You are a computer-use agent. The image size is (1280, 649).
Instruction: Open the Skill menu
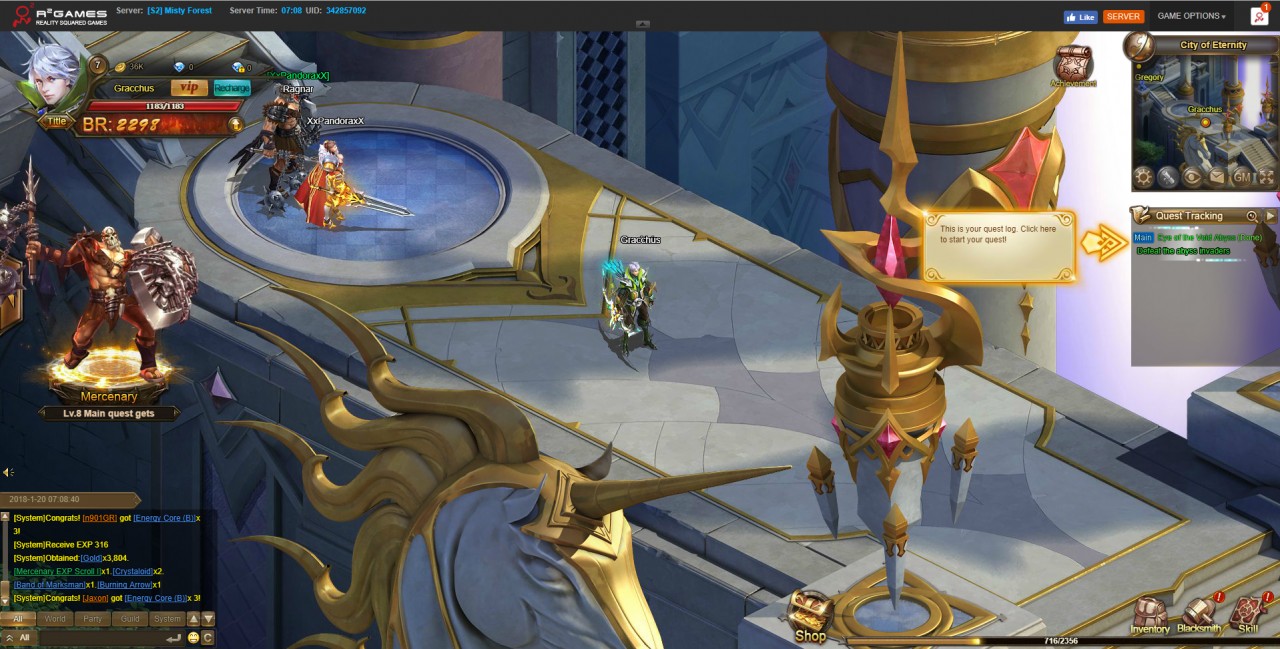click(x=1248, y=615)
